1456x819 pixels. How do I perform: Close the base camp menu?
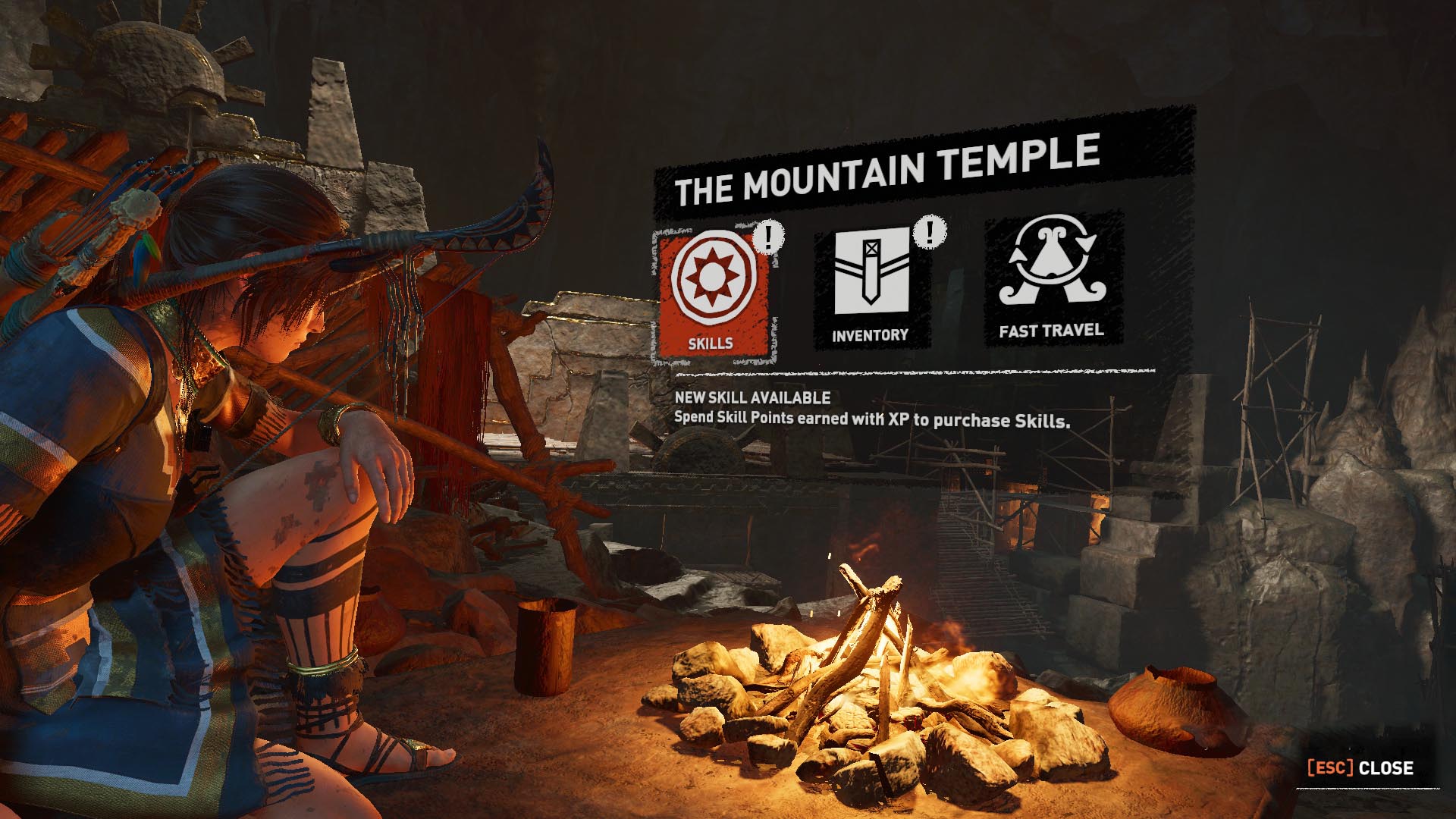pos(1360,768)
